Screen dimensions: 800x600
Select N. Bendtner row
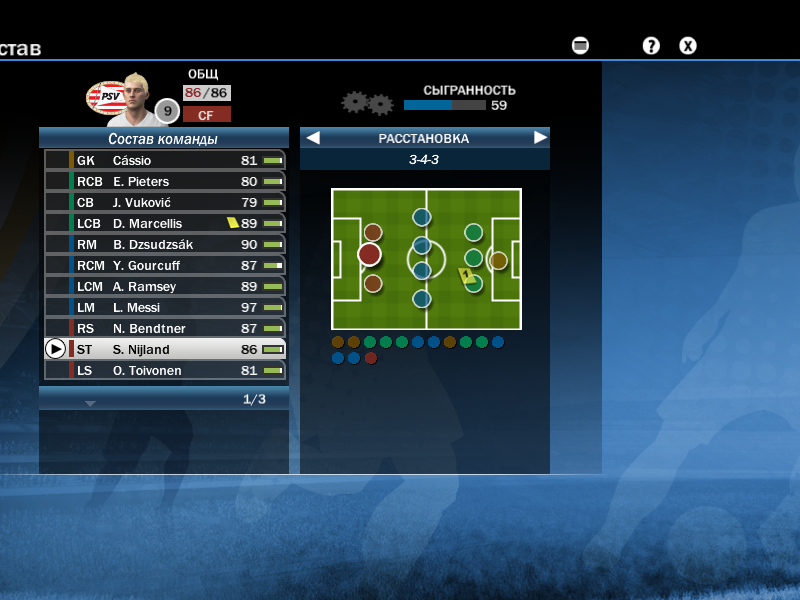pyautogui.click(x=165, y=328)
